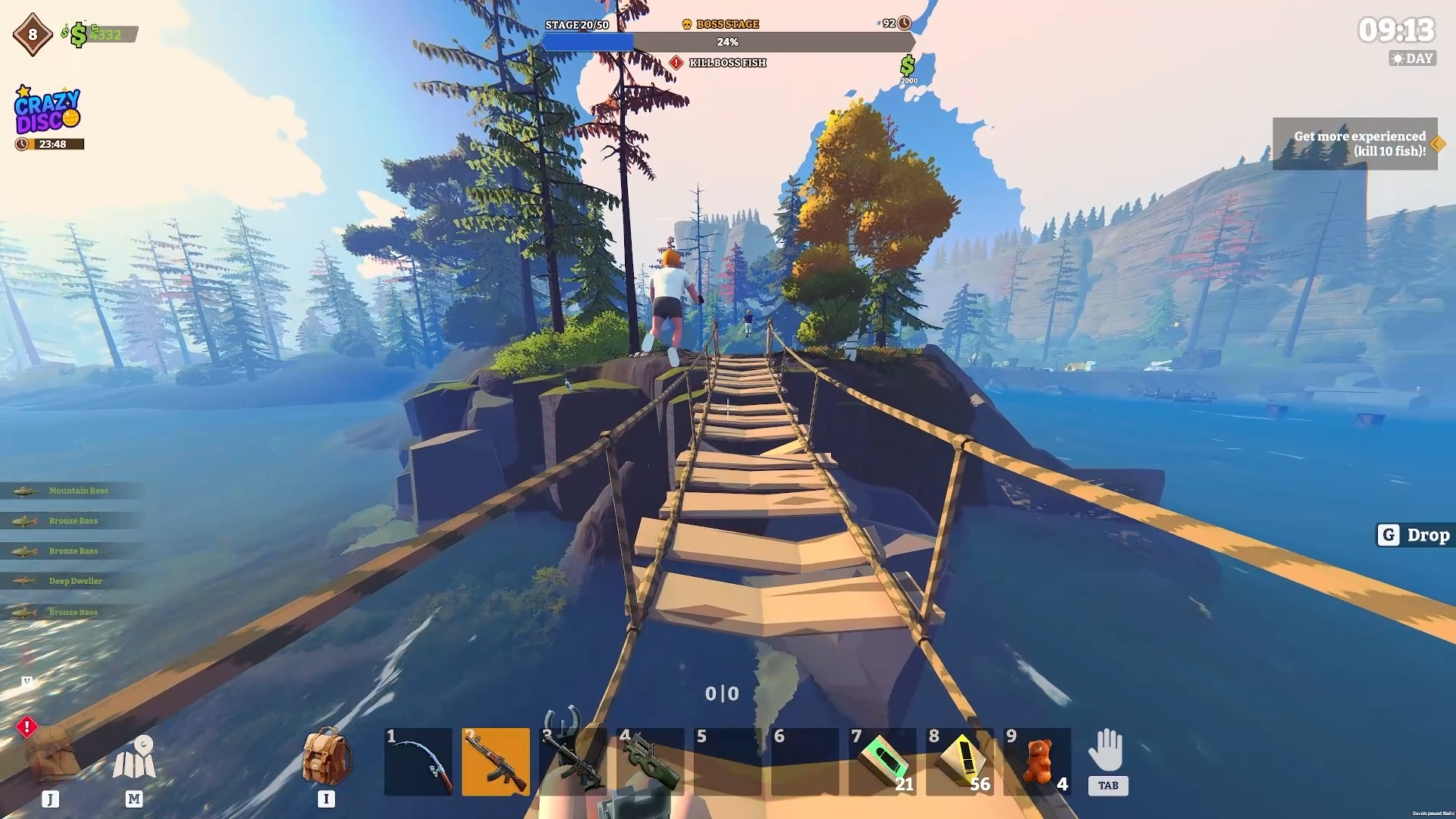Collapse the Deep Dweller list entry
The image size is (1456, 819).
(x=74, y=581)
